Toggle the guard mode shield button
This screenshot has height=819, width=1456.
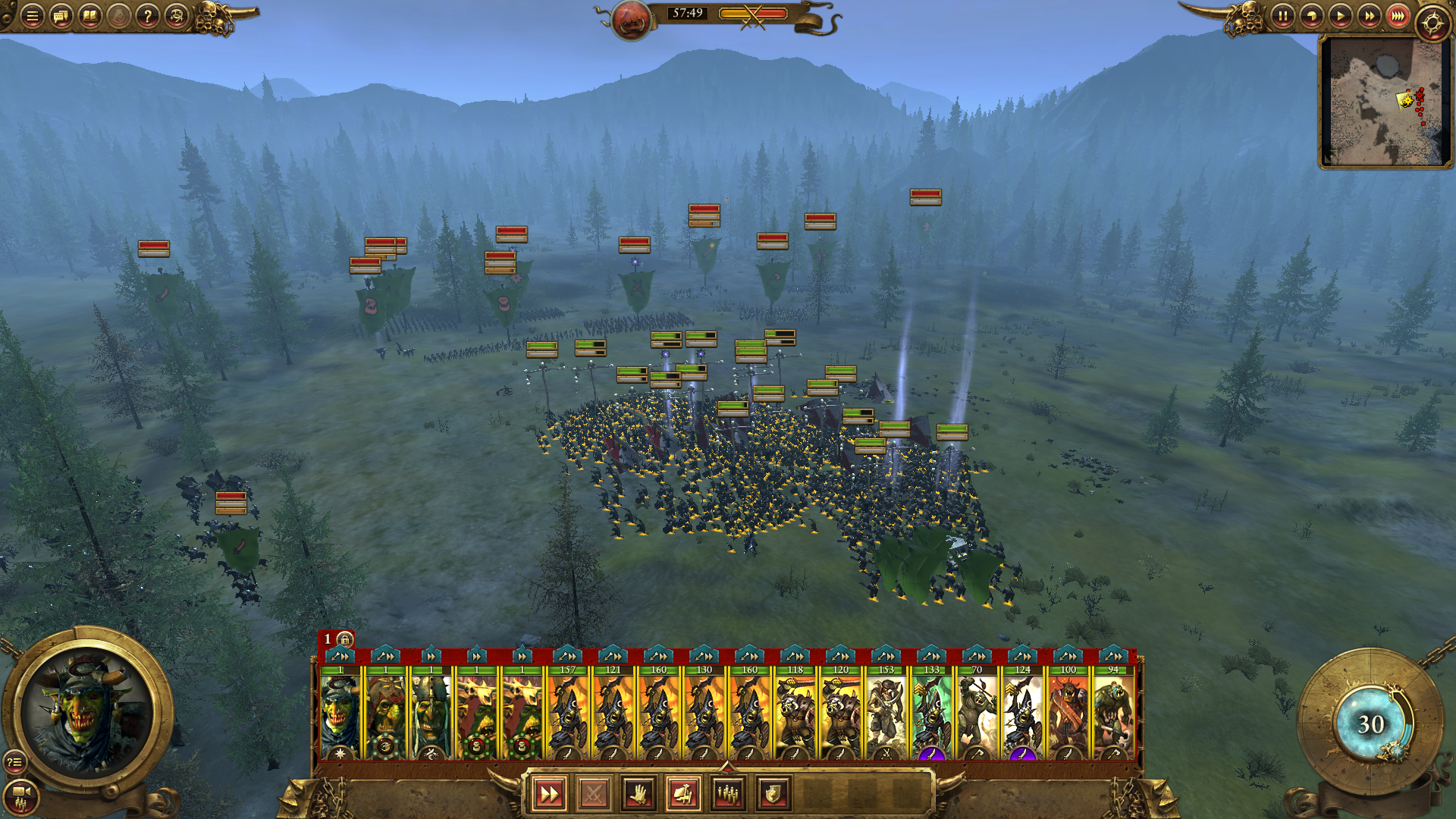(x=773, y=794)
